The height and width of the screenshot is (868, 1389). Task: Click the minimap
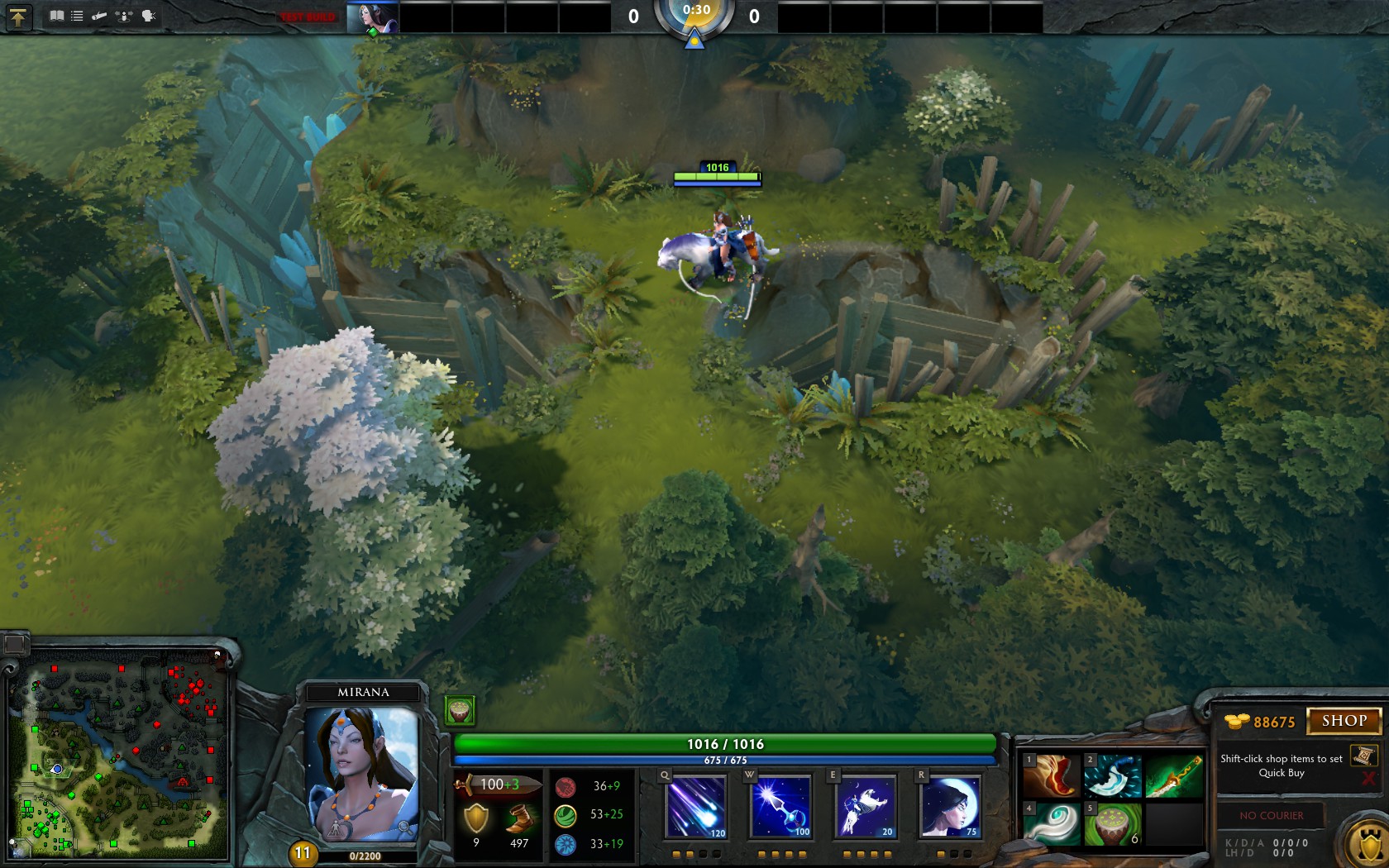[x=120, y=756]
